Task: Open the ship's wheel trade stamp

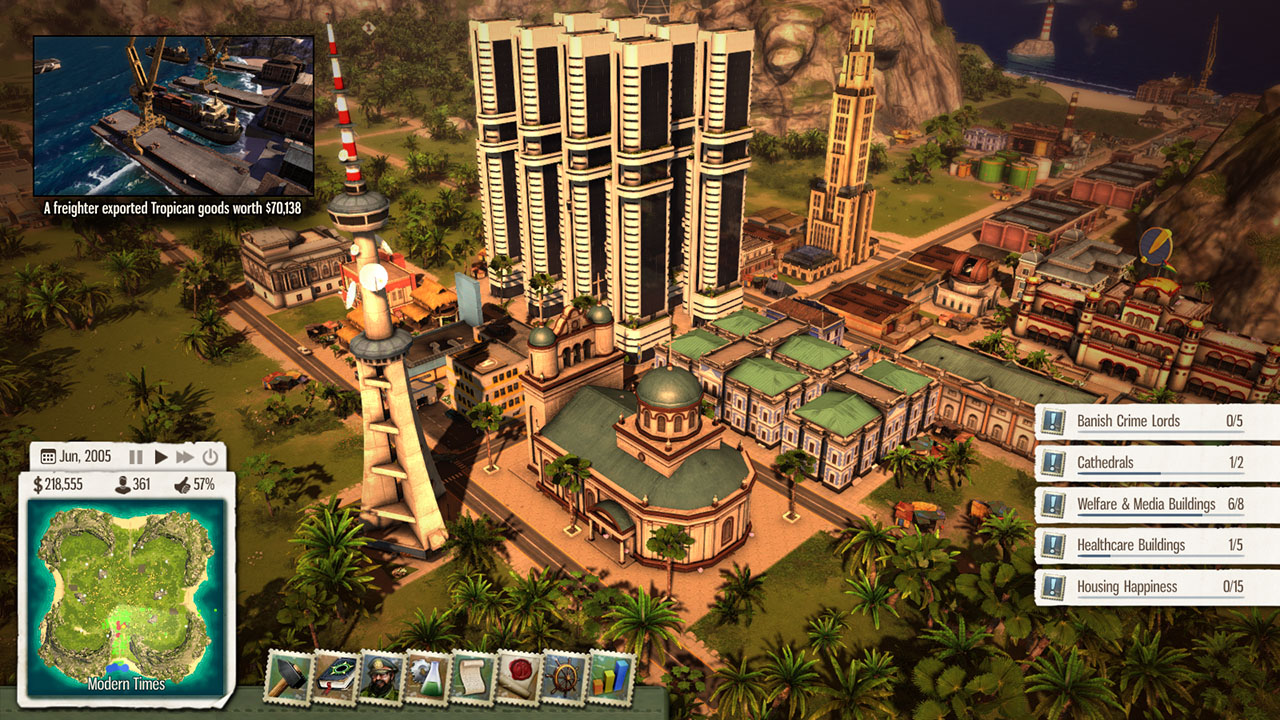Action: pos(565,678)
